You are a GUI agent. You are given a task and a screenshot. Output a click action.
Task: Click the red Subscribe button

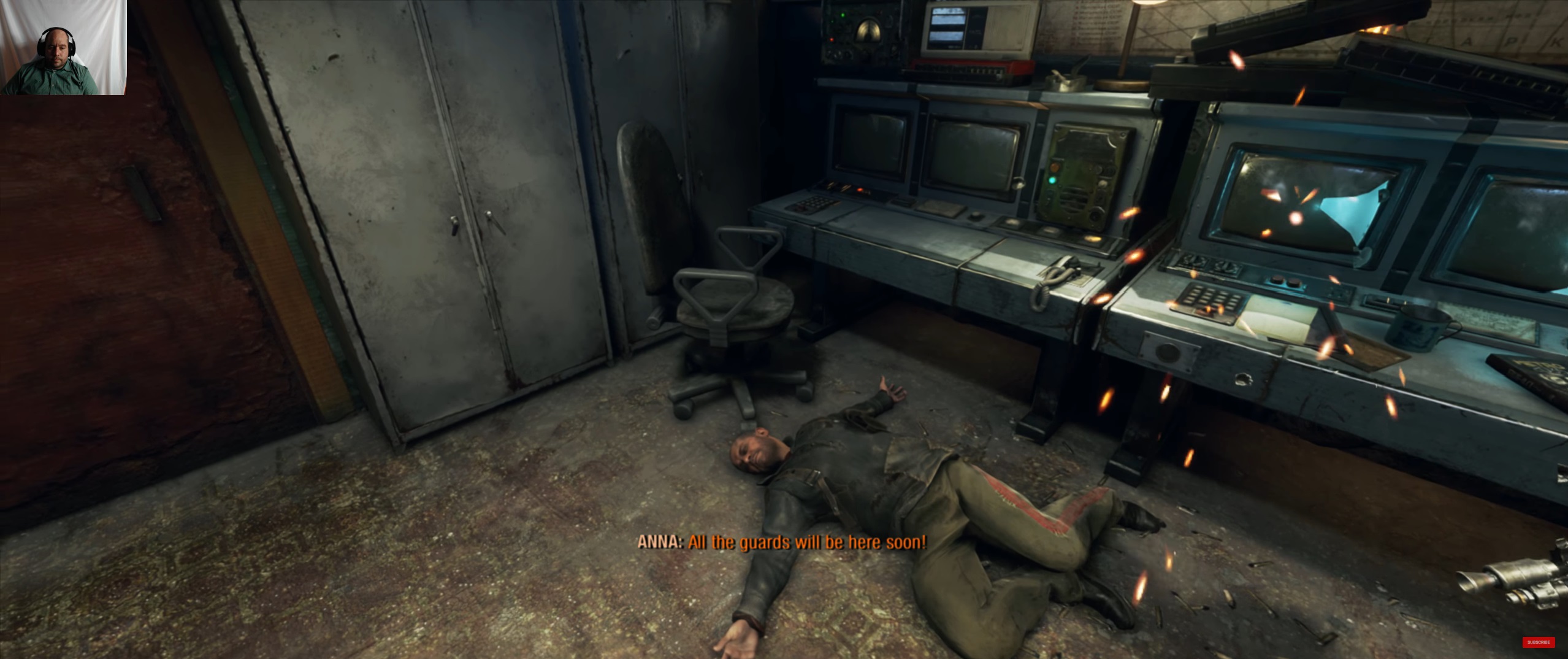pos(1538,642)
